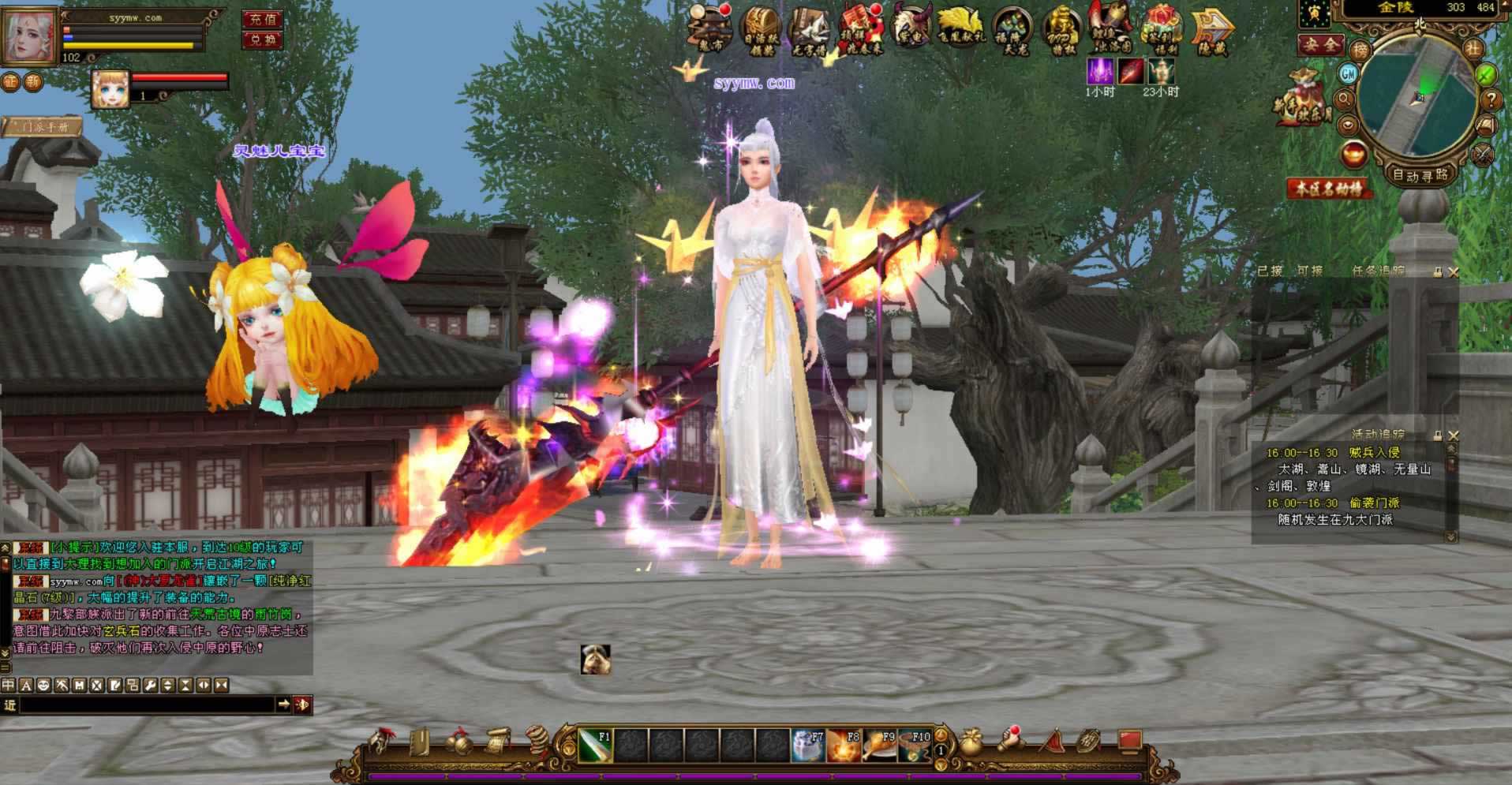The image size is (1512, 785).
Task: Open the money pouch bag icon
Action: tap(971, 743)
